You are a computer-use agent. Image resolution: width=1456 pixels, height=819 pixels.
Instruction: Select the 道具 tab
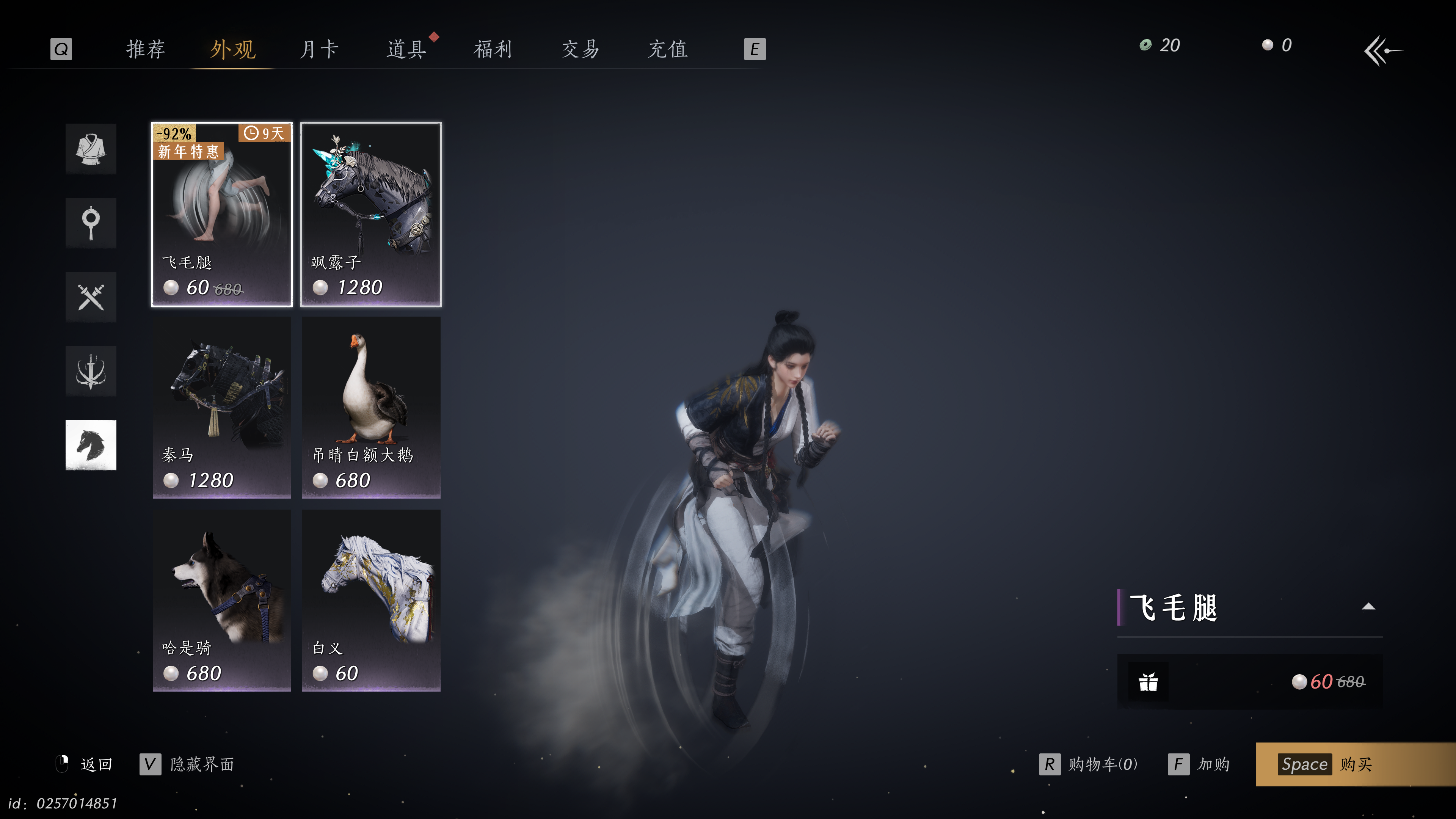pos(406,49)
